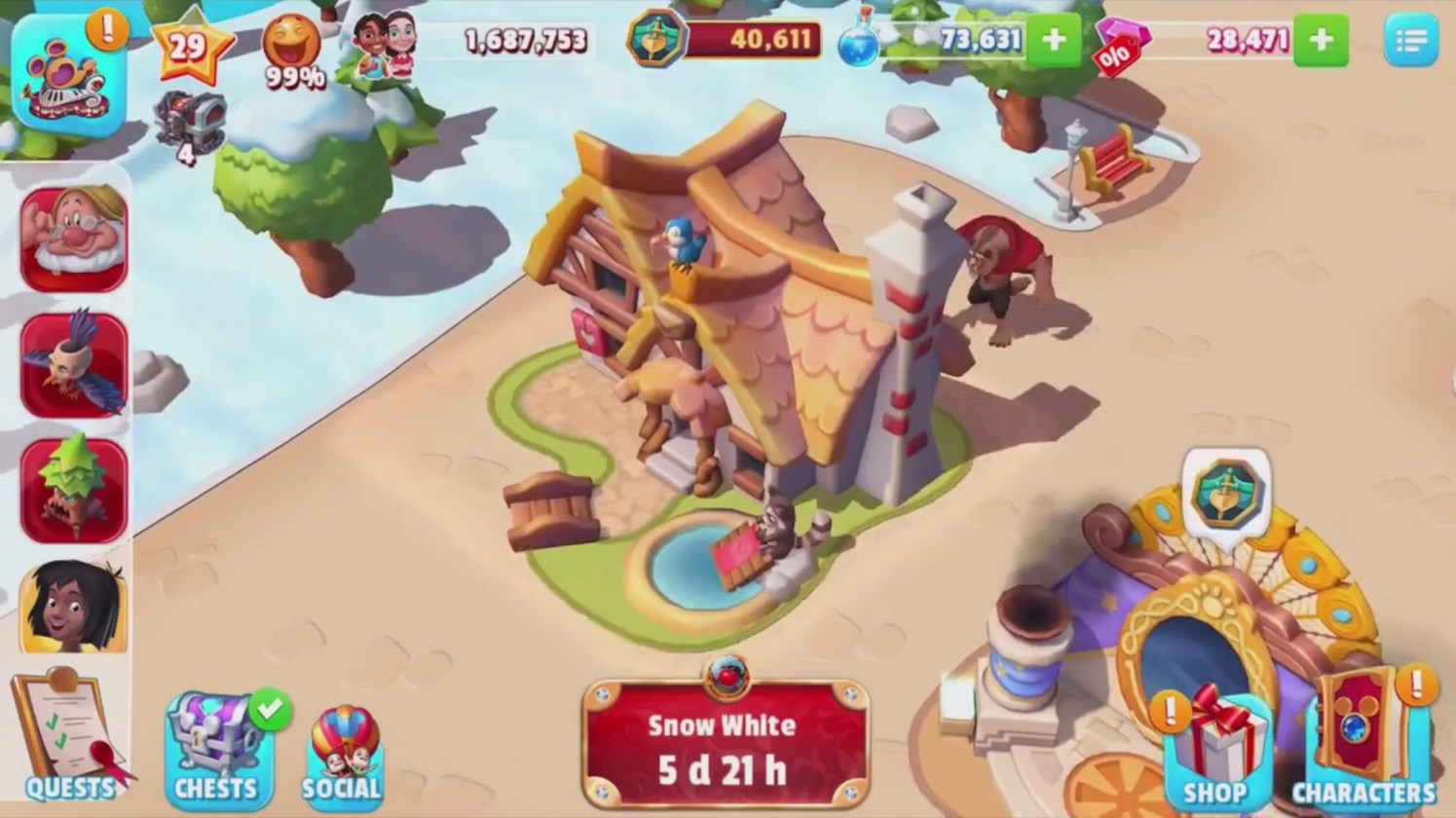Image resolution: width=1456 pixels, height=818 pixels.
Task: Select the tree creature task portrait
Action: pyautogui.click(x=74, y=491)
